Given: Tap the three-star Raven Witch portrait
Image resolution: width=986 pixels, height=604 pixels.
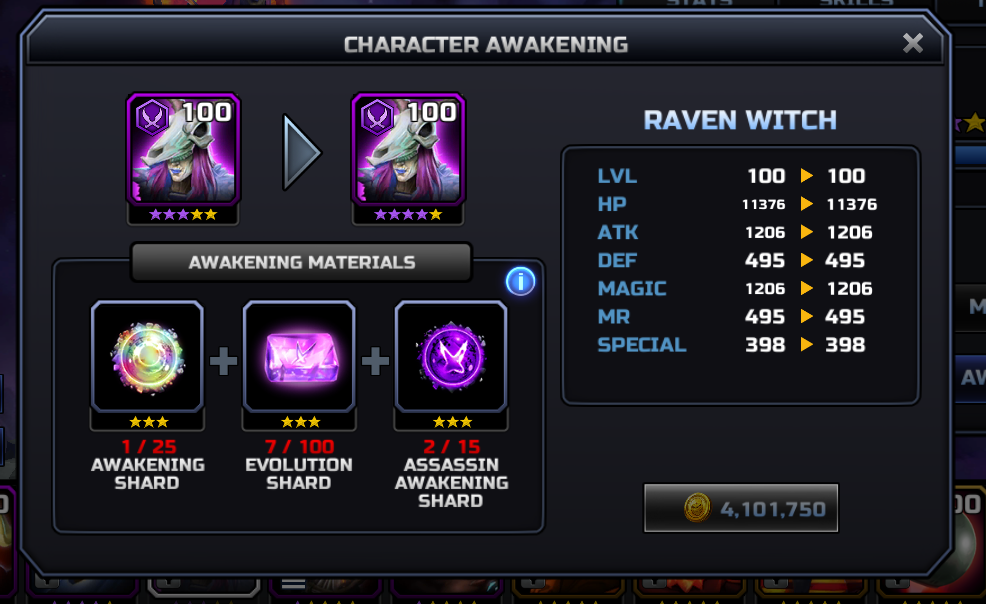Looking at the screenshot, I should pyautogui.click(x=183, y=150).
